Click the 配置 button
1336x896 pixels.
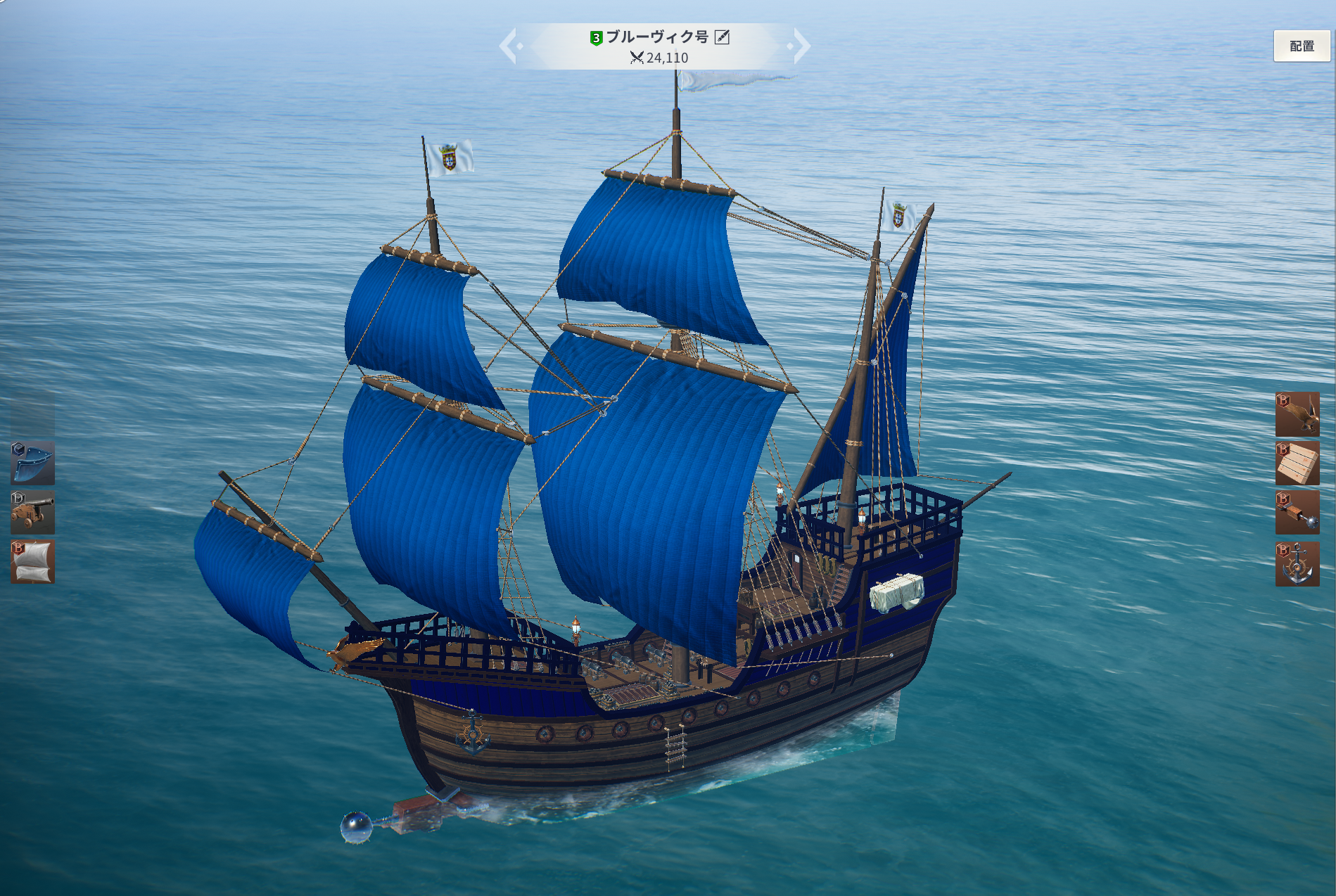(x=1302, y=46)
